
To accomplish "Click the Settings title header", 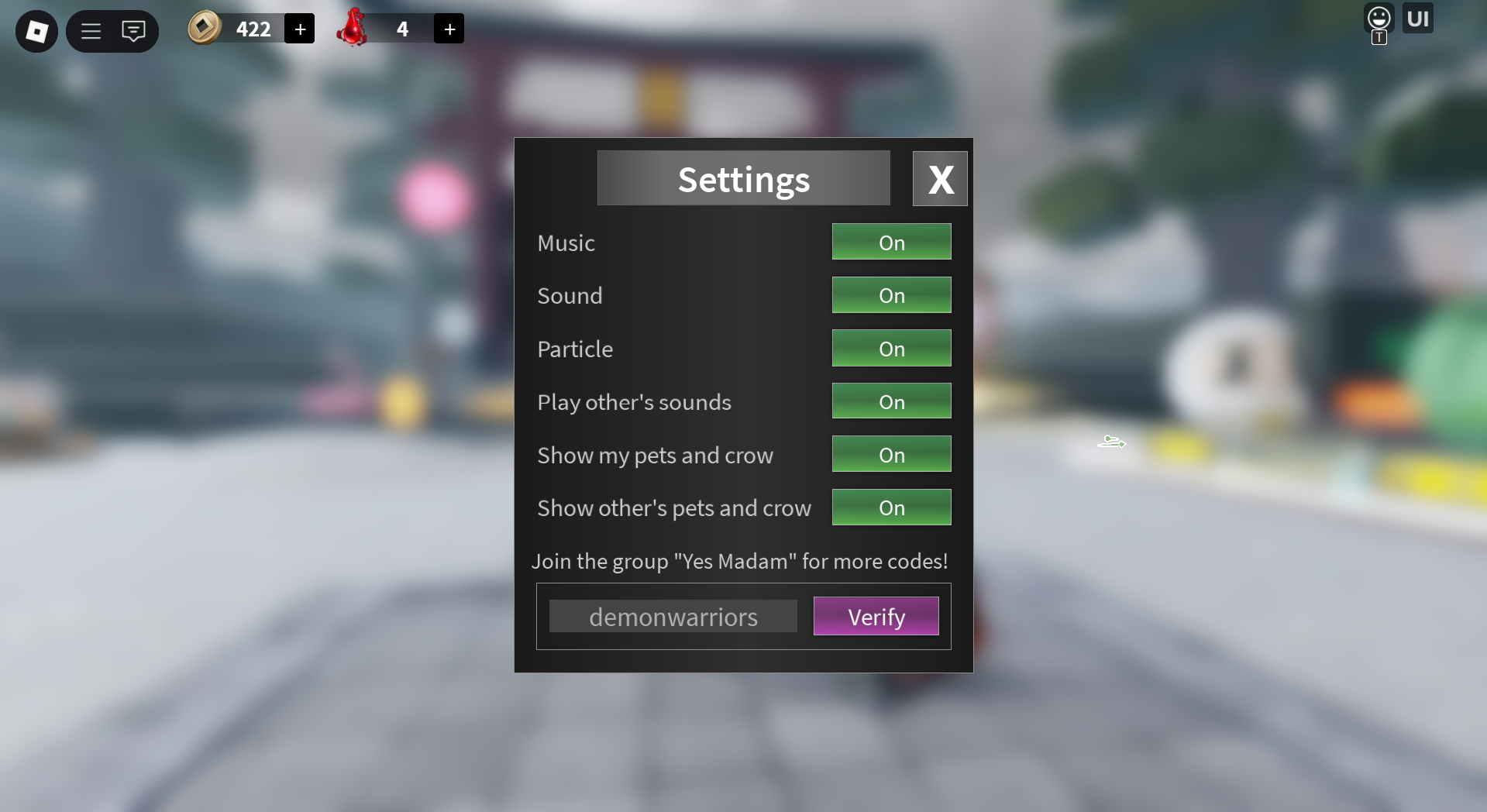I will pos(743,178).
